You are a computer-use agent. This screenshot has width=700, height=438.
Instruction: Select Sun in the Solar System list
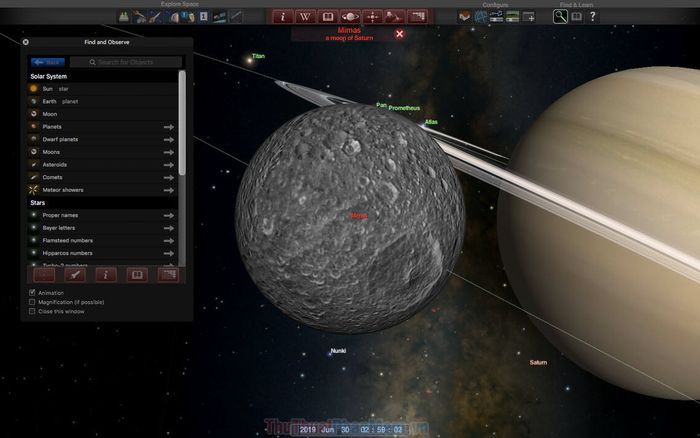click(x=47, y=89)
